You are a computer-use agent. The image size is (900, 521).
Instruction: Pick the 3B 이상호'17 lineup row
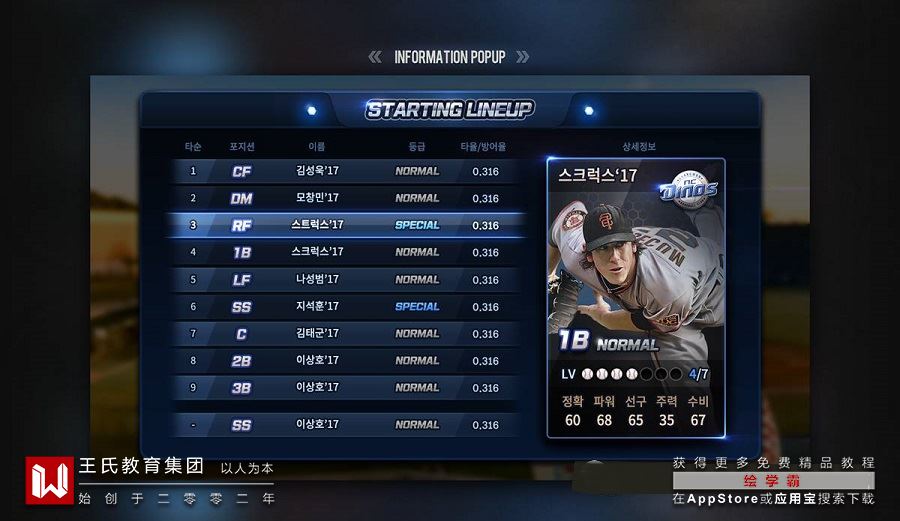(345, 387)
